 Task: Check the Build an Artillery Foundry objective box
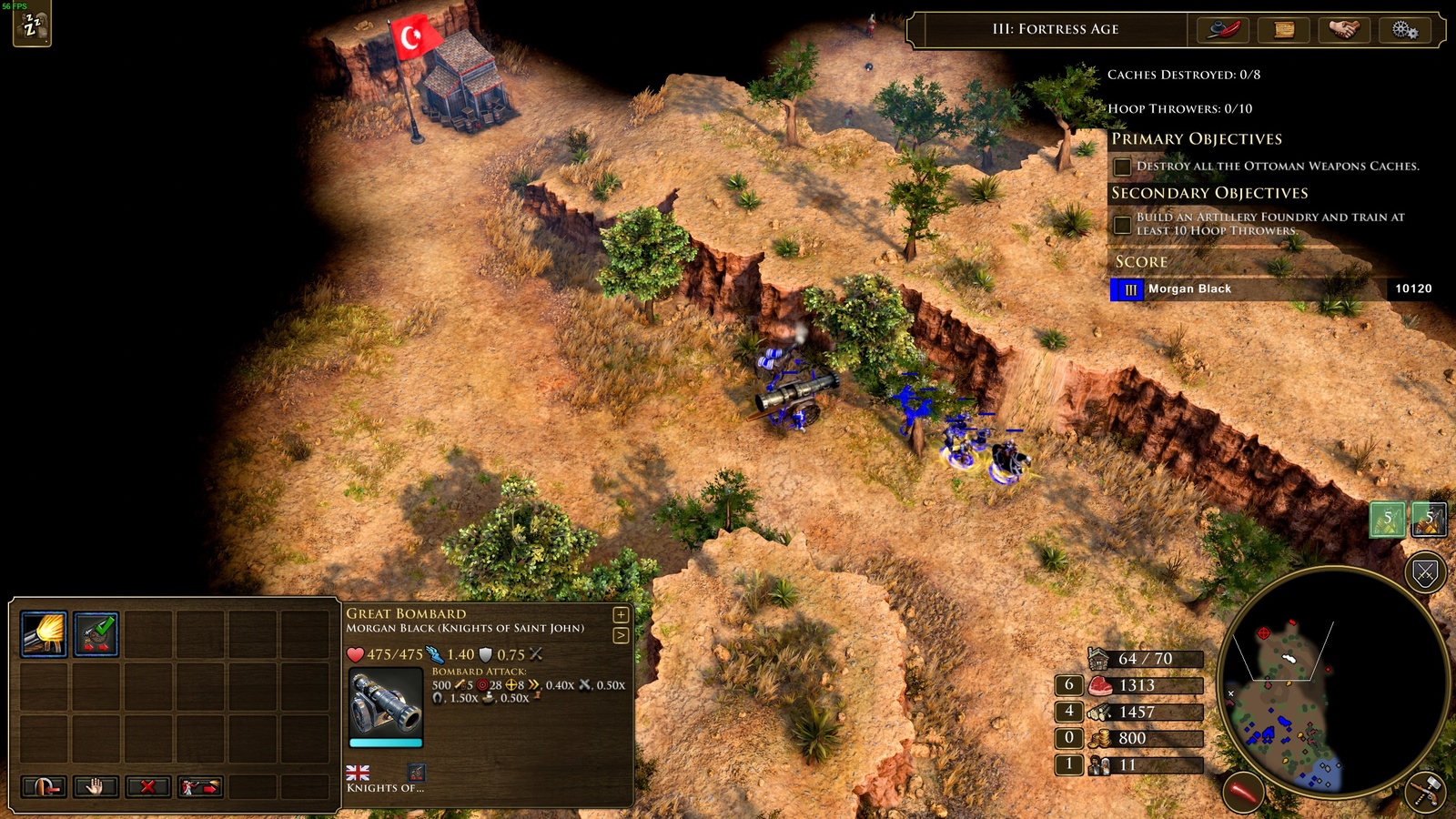tap(1122, 224)
